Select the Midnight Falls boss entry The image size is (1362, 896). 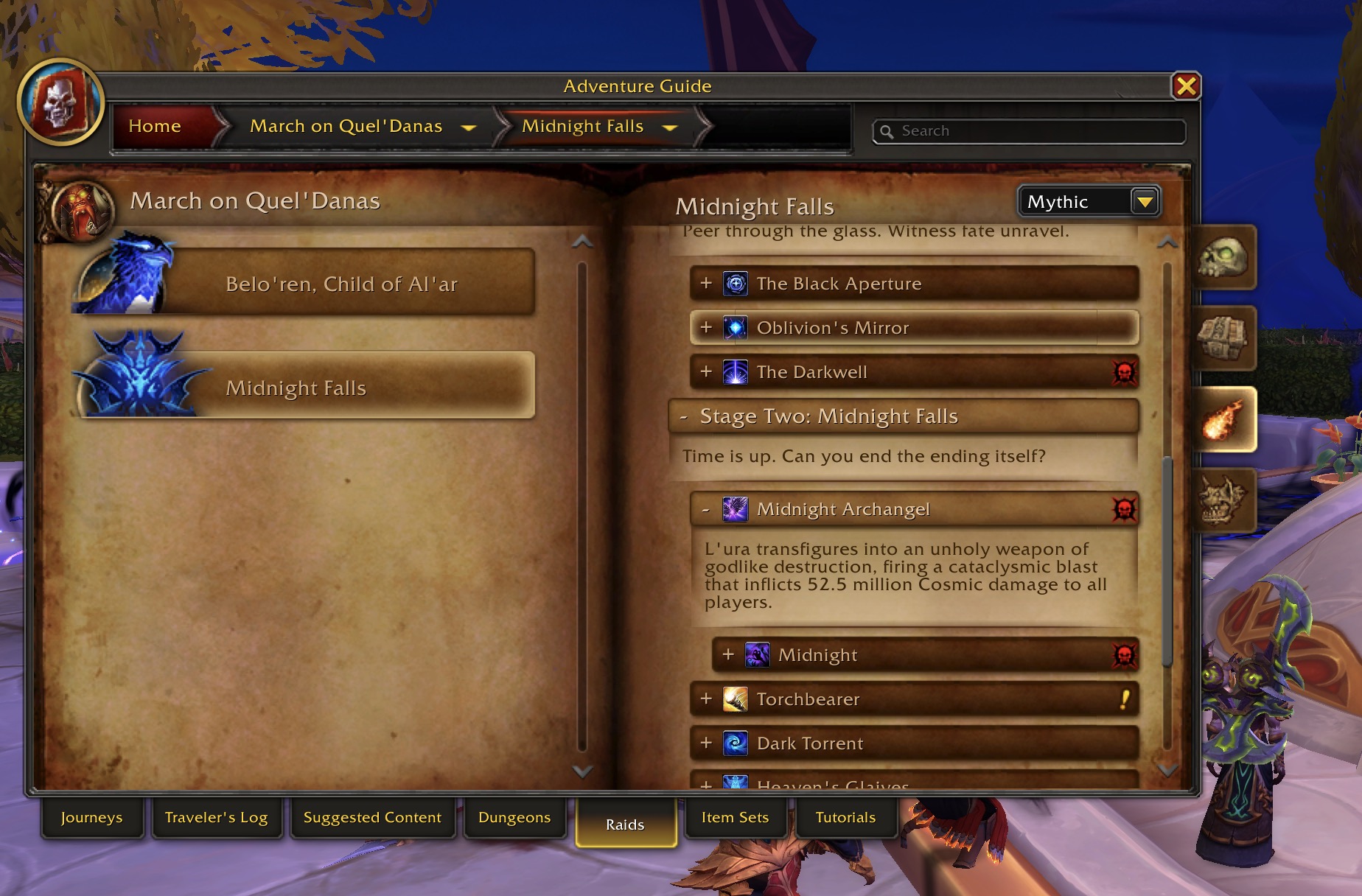click(296, 388)
